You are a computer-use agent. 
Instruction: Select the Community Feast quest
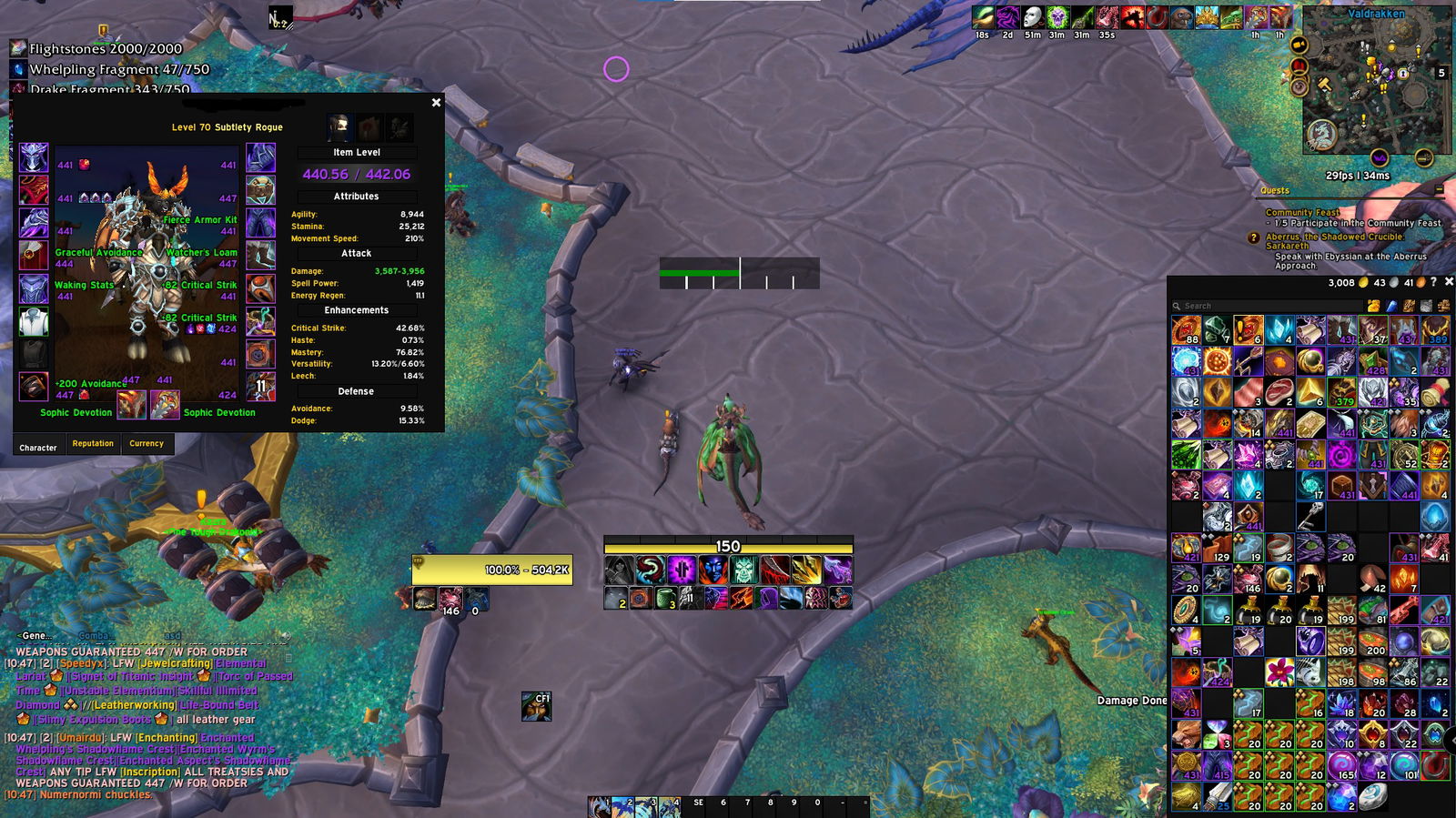tap(1302, 212)
